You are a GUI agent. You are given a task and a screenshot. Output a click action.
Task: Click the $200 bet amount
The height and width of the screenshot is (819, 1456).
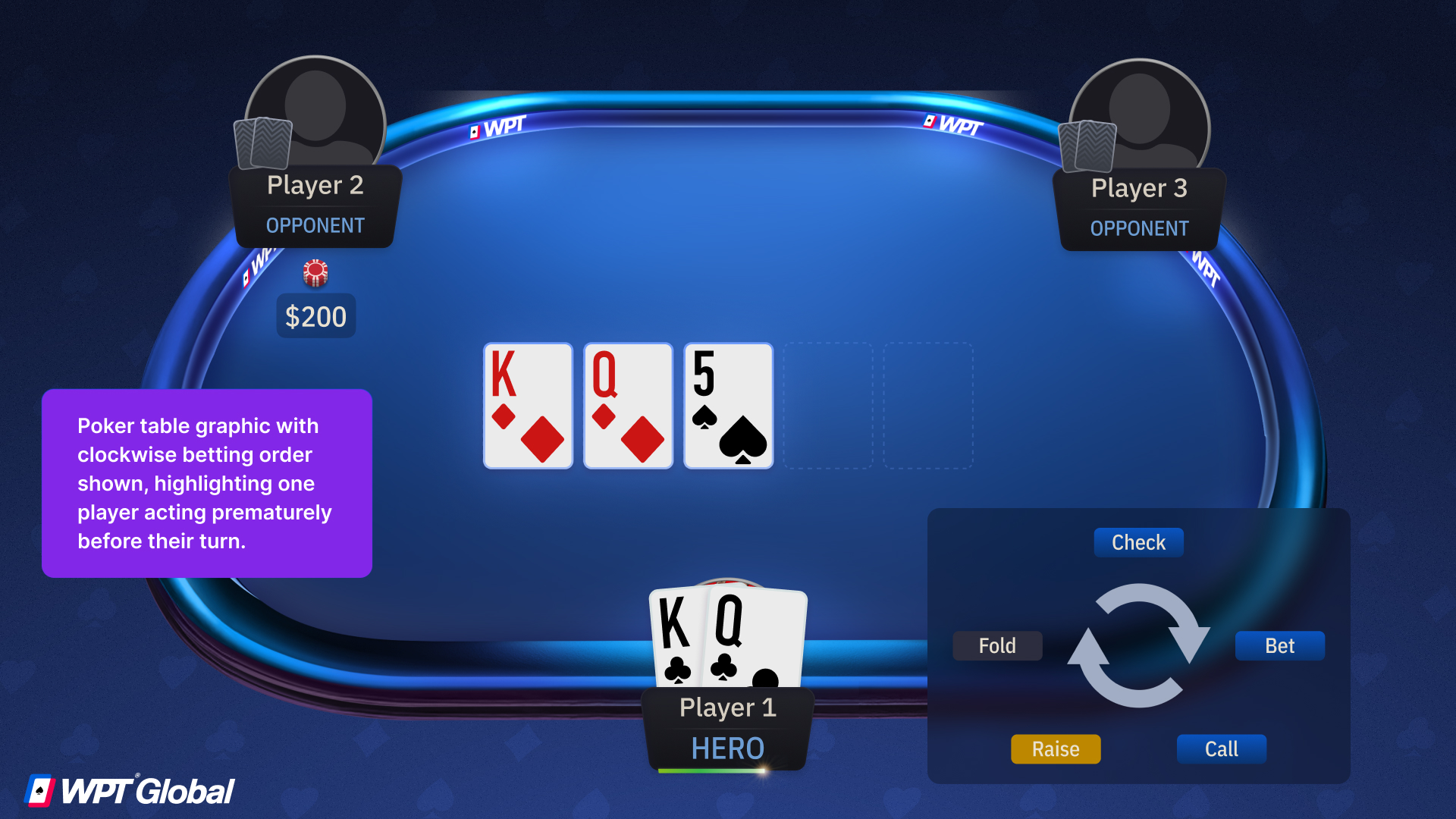point(315,316)
